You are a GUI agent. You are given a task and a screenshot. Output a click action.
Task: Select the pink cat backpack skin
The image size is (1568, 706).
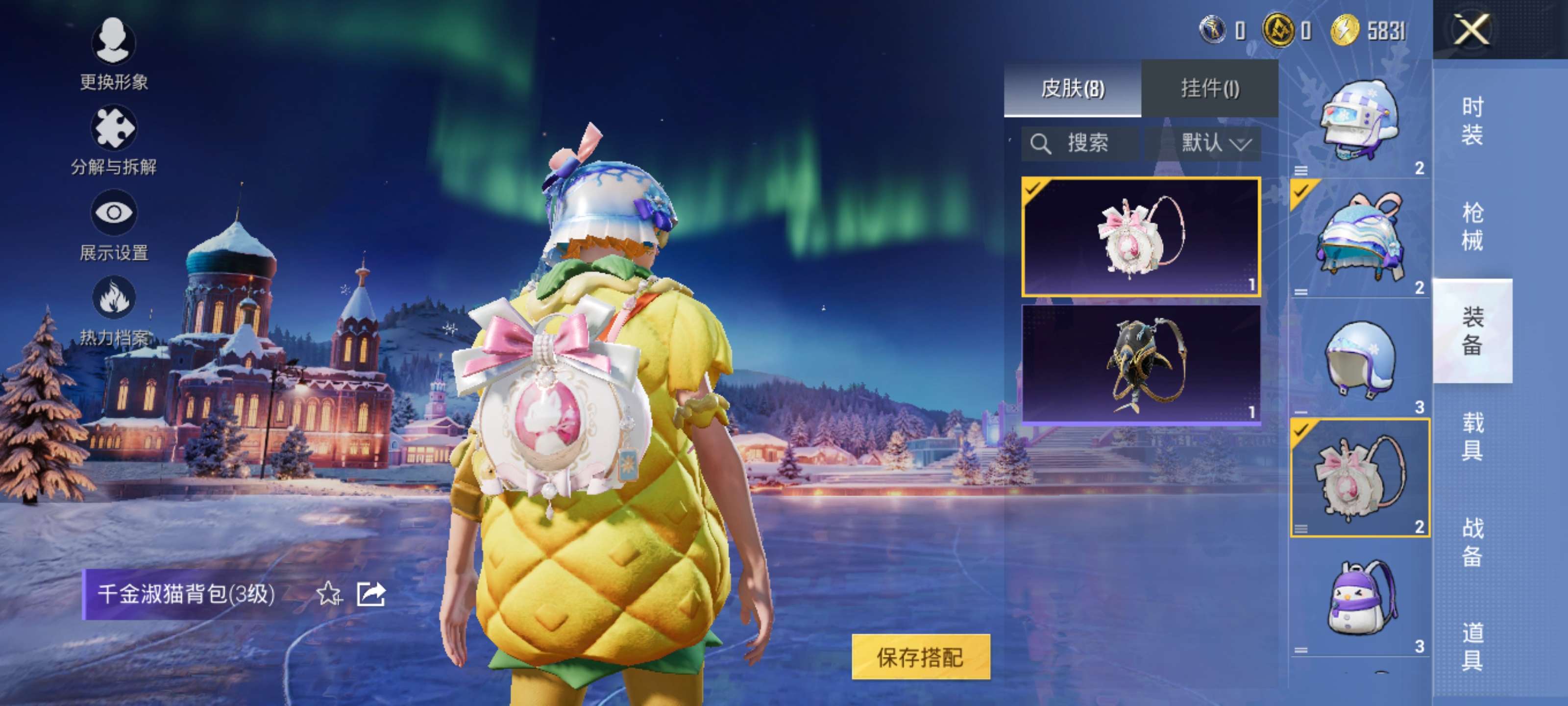[x=1140, y=236]
